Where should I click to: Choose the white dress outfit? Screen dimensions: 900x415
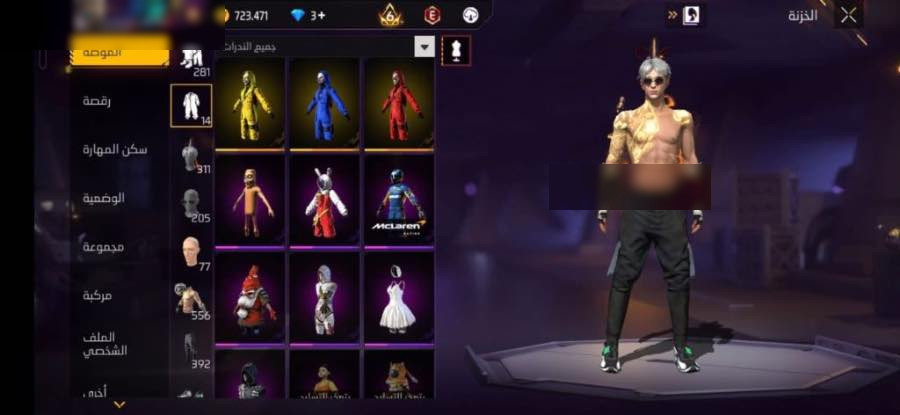(x=399, y=296)
